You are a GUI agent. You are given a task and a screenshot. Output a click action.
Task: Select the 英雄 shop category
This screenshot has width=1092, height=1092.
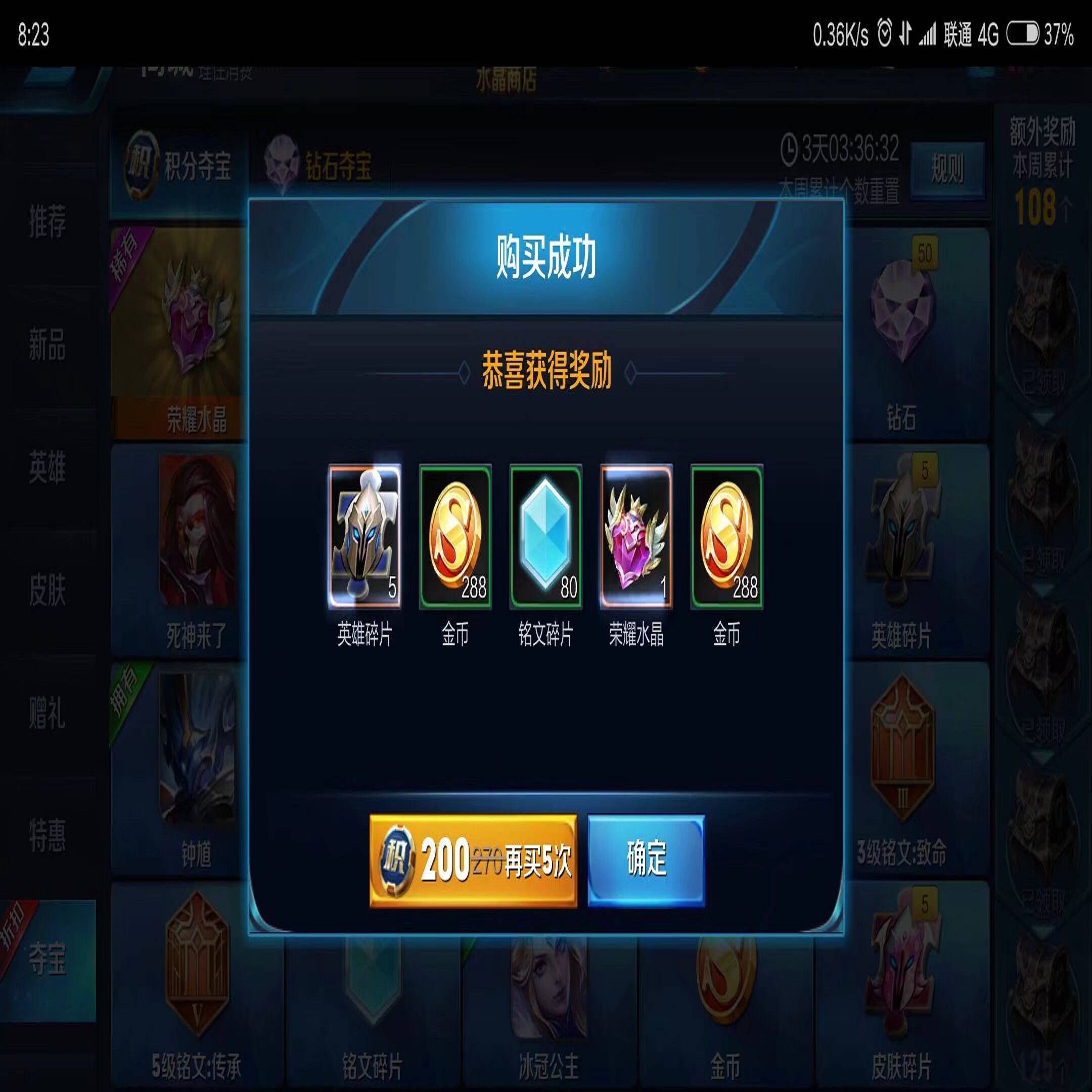point(48,468)
